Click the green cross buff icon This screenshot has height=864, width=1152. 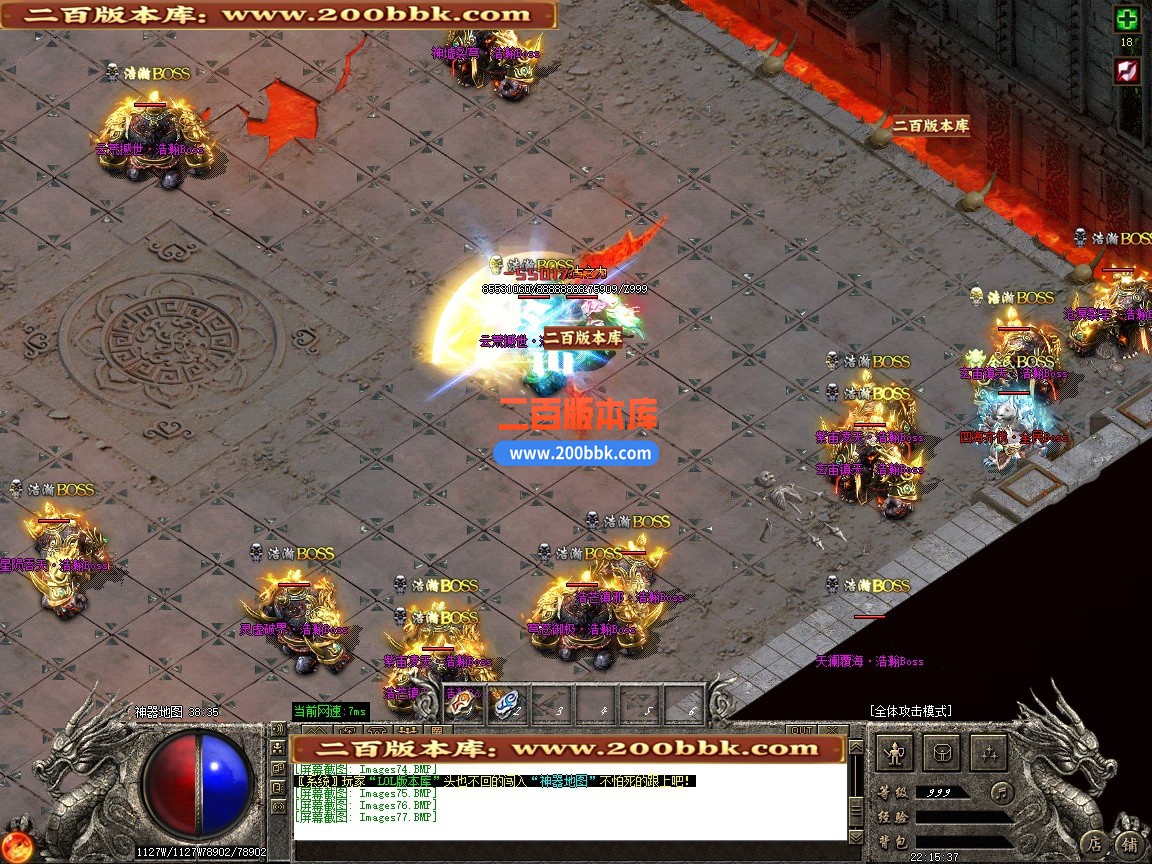(x=1127, y=19)
